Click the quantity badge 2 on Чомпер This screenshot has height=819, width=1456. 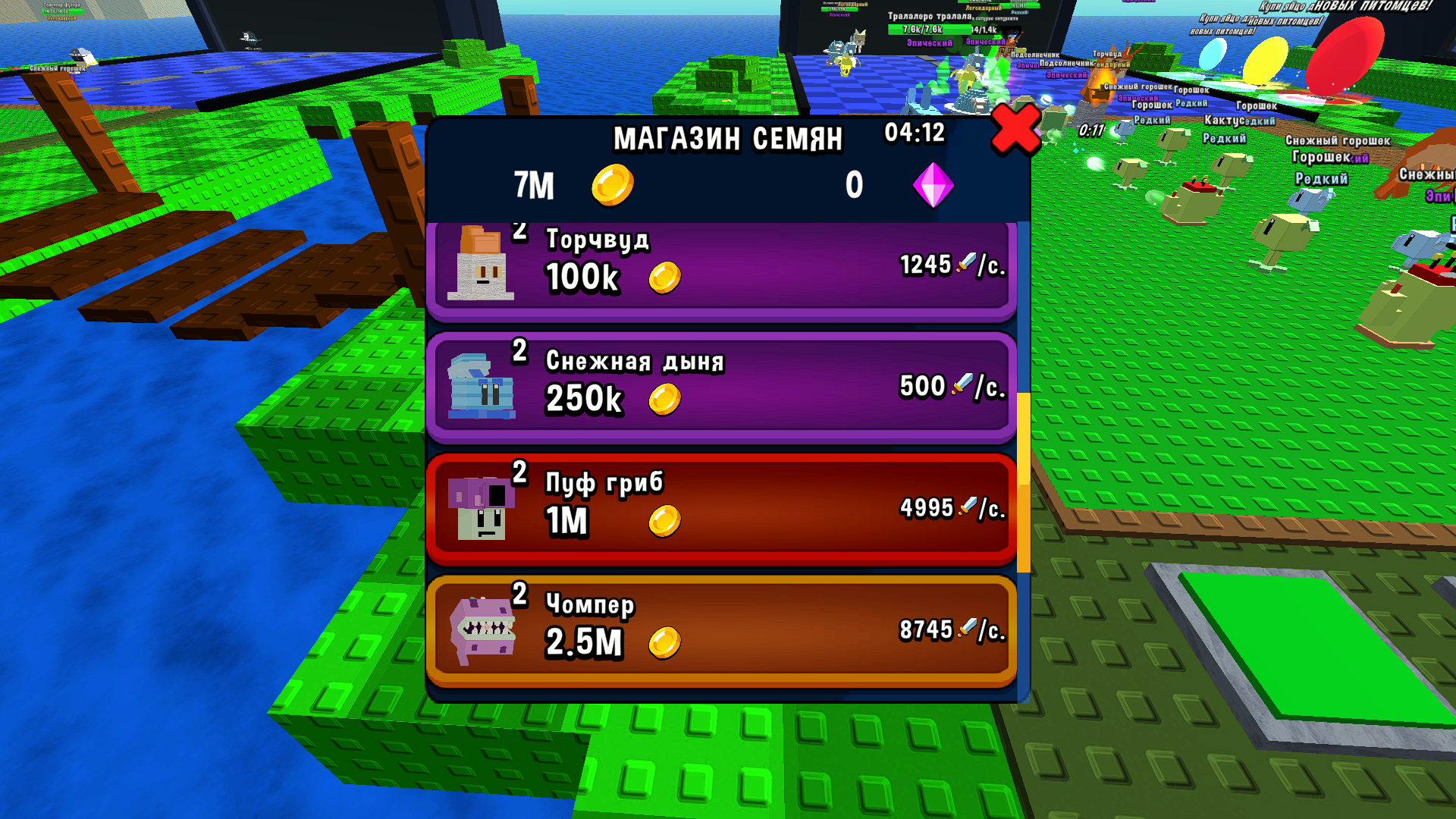point(519,598)
